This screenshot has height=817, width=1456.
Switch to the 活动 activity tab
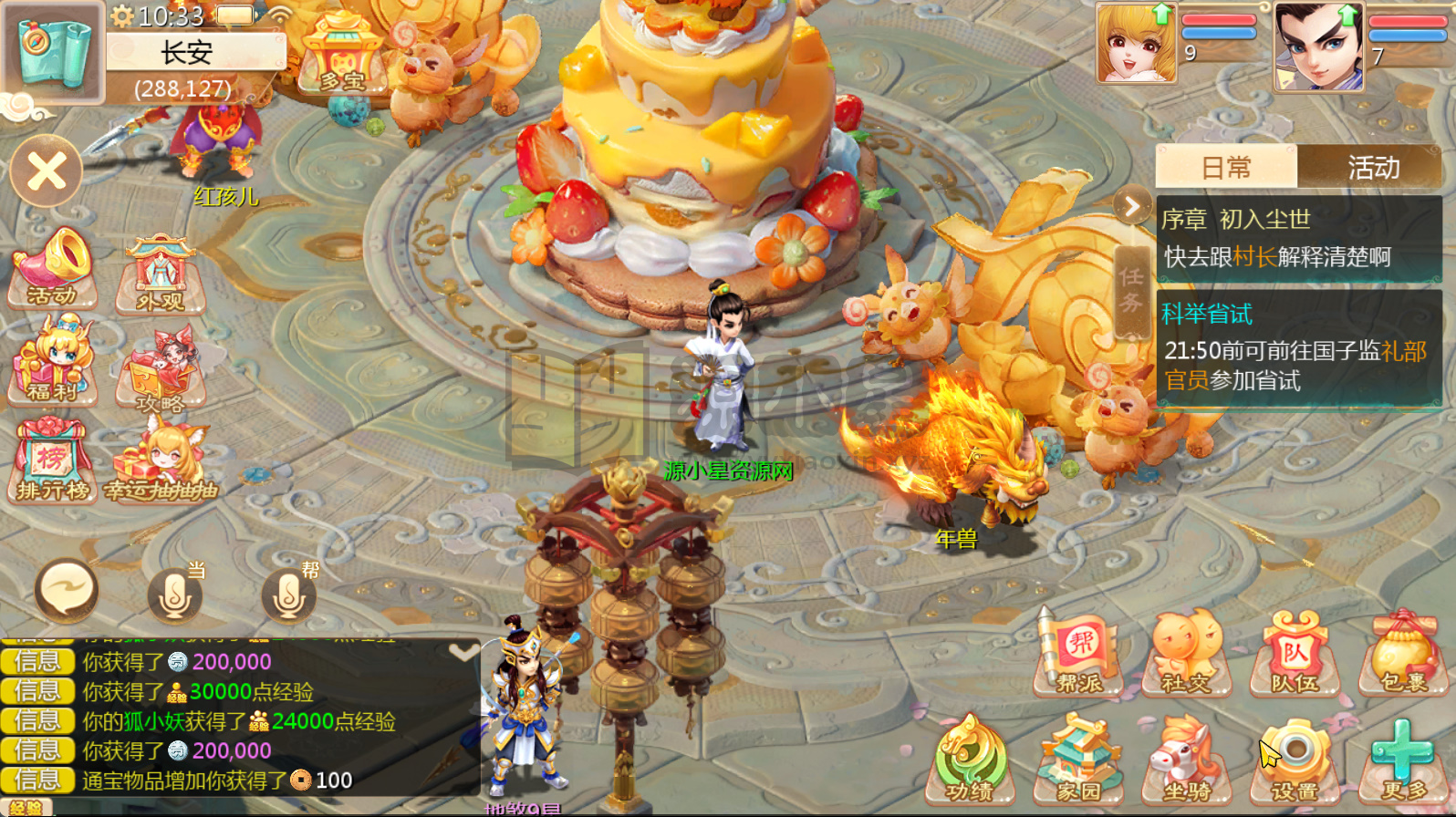tap(1373, 168)
